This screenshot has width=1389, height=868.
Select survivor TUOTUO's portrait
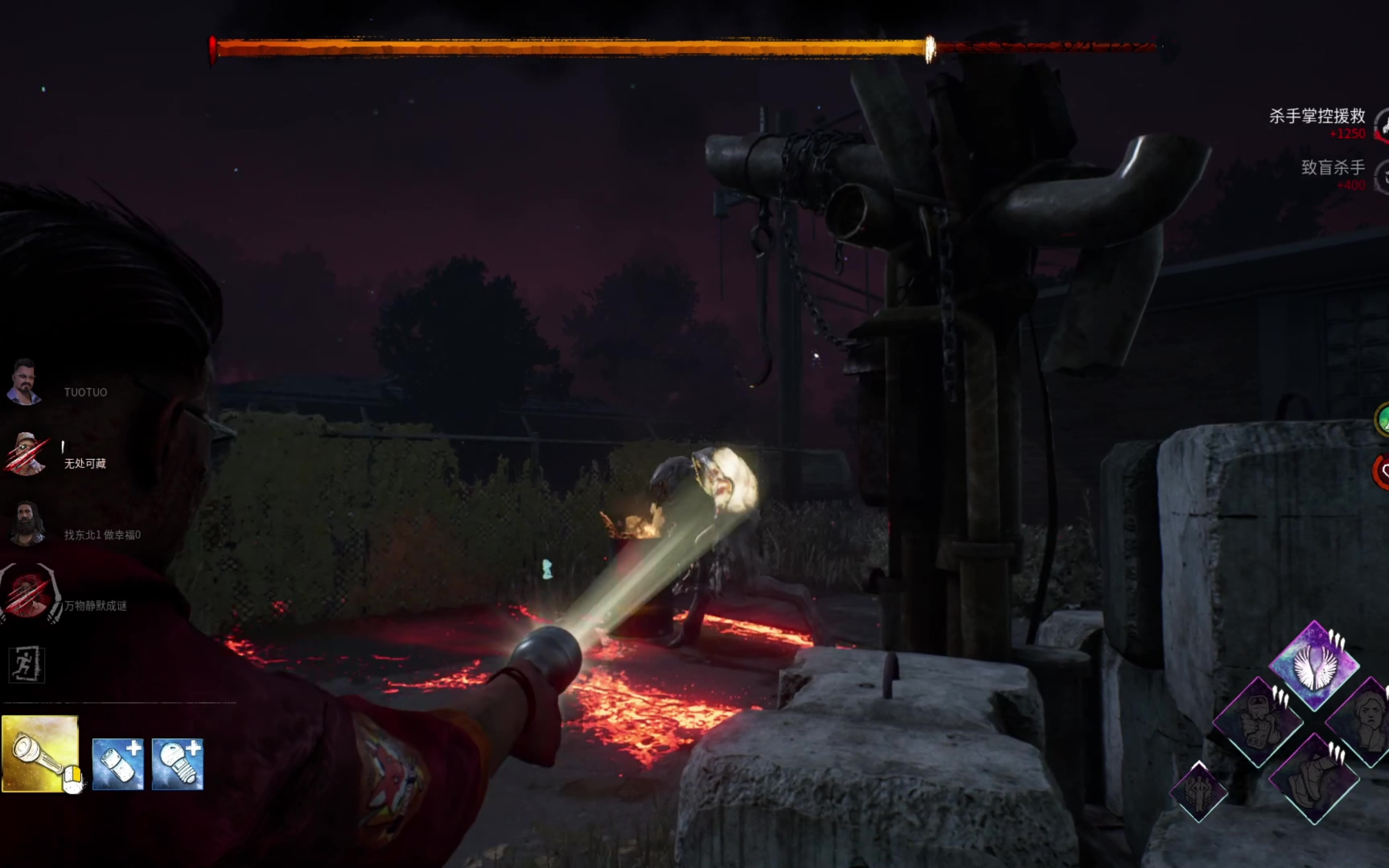pyautogui.click(x=24, y=382)
